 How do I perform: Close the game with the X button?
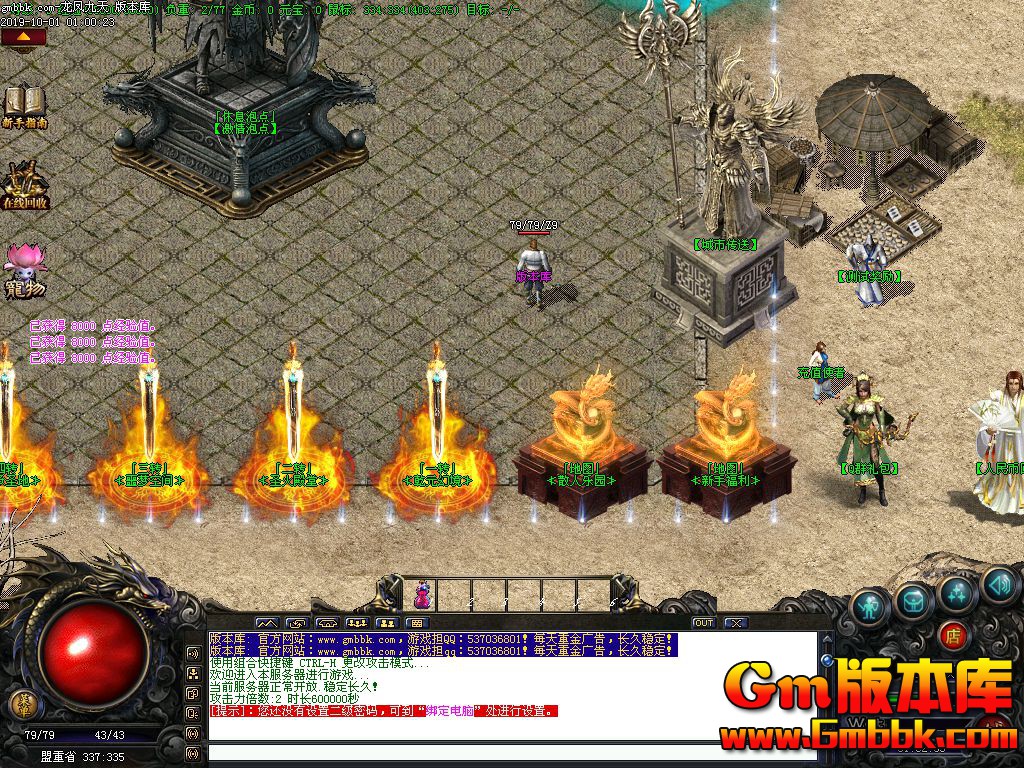(x=736, y=623)
